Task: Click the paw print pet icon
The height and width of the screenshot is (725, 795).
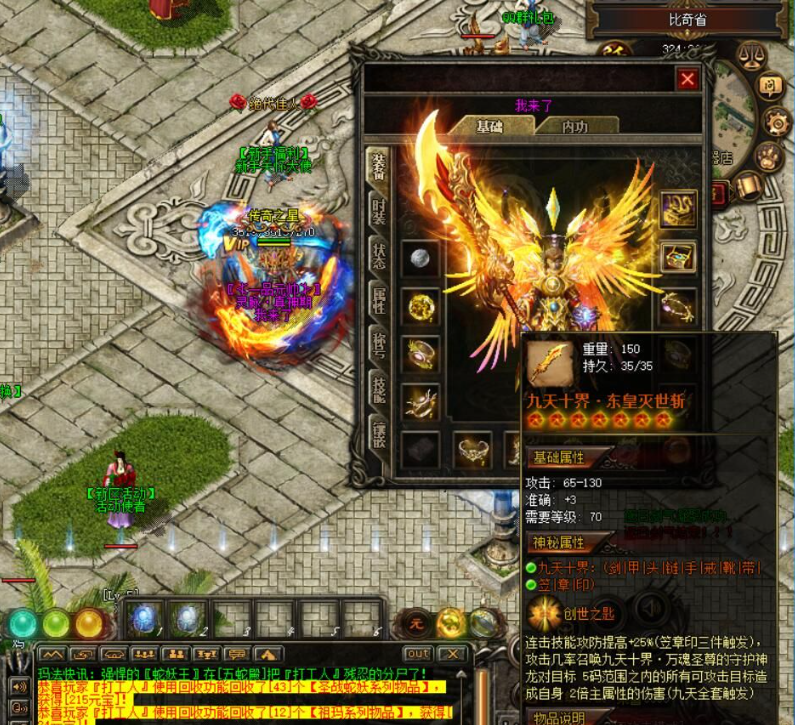Action: point(768,156)
